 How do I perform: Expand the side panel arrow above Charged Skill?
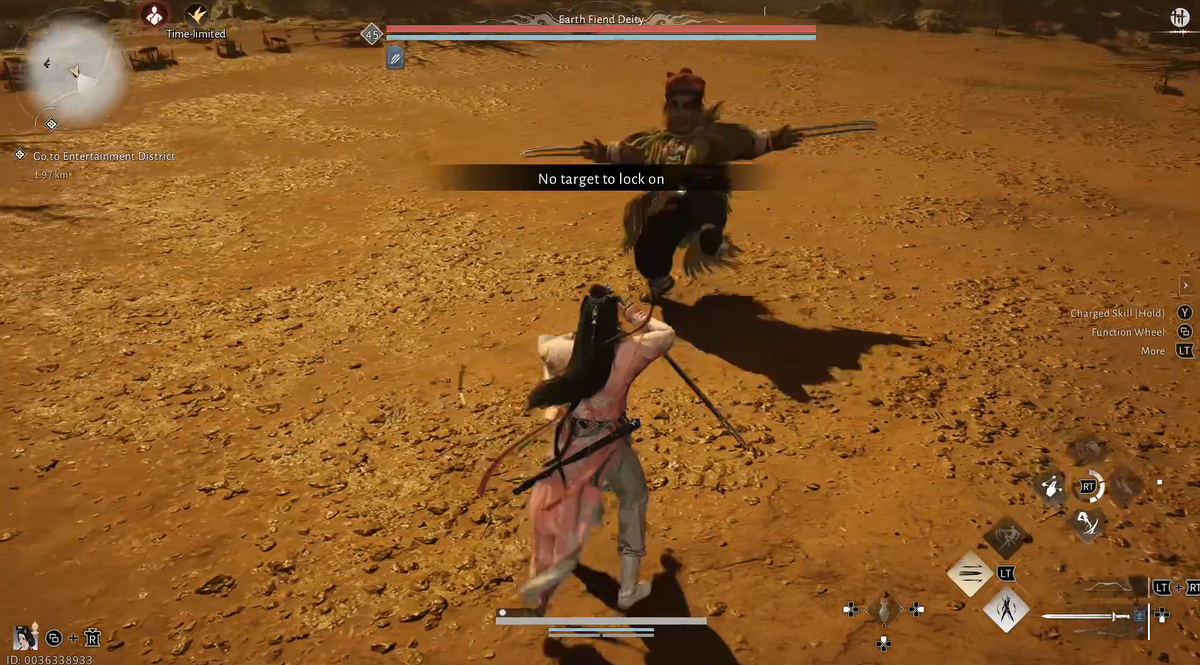click(x=1185, y=286)
